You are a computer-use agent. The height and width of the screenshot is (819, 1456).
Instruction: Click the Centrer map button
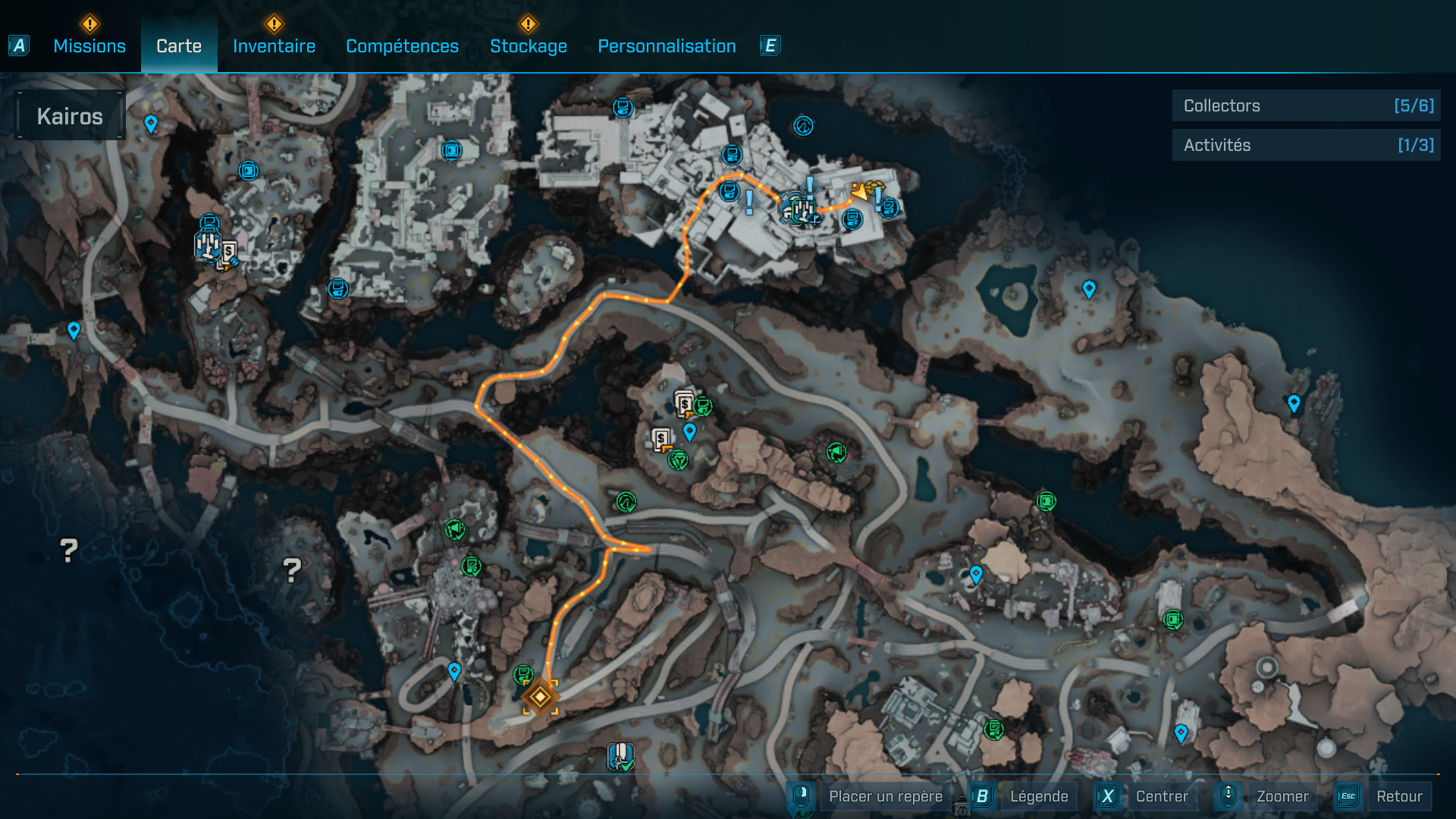coord(1161,796)
